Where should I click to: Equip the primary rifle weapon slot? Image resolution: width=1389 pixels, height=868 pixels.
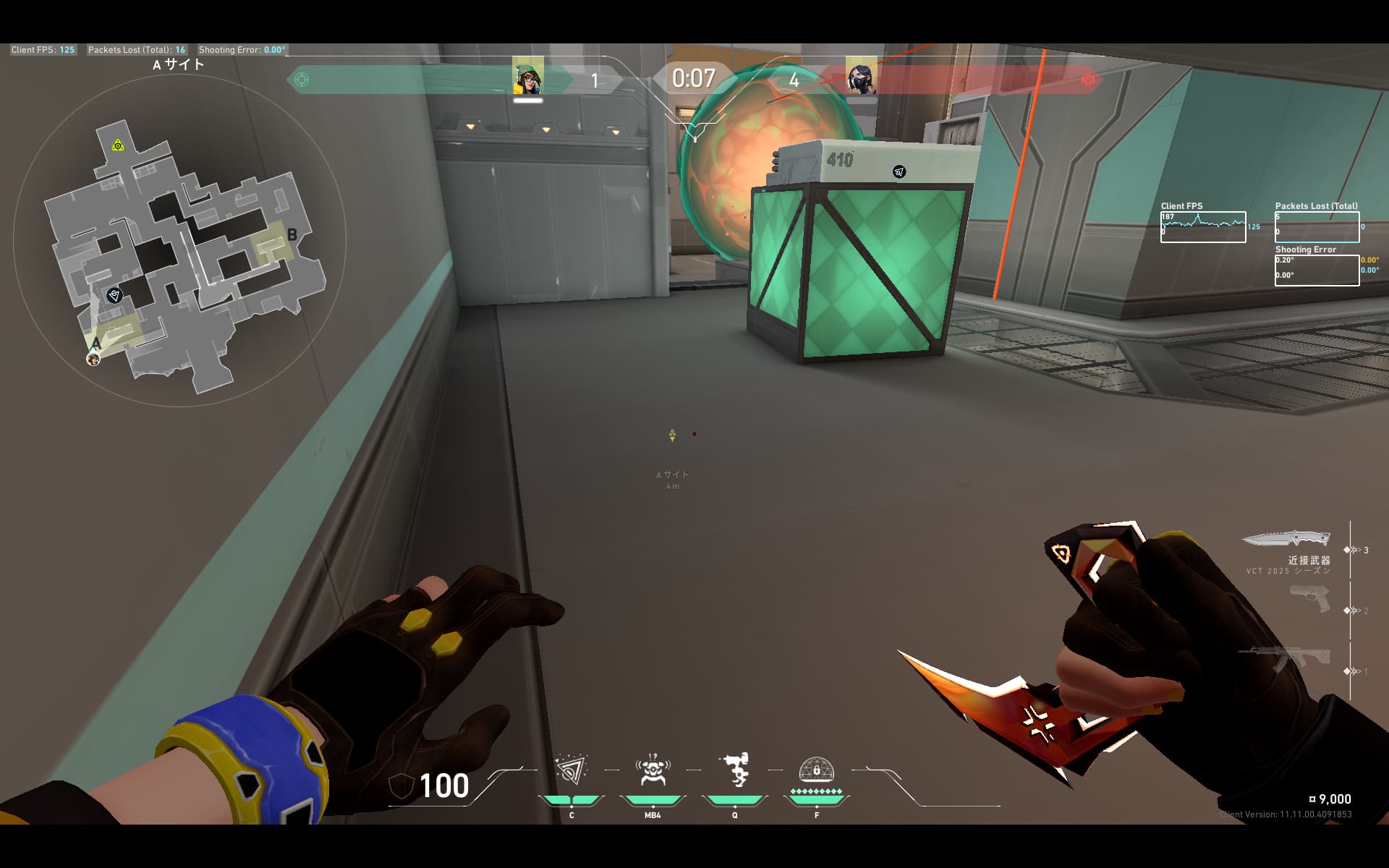(x=1286, y=658)
